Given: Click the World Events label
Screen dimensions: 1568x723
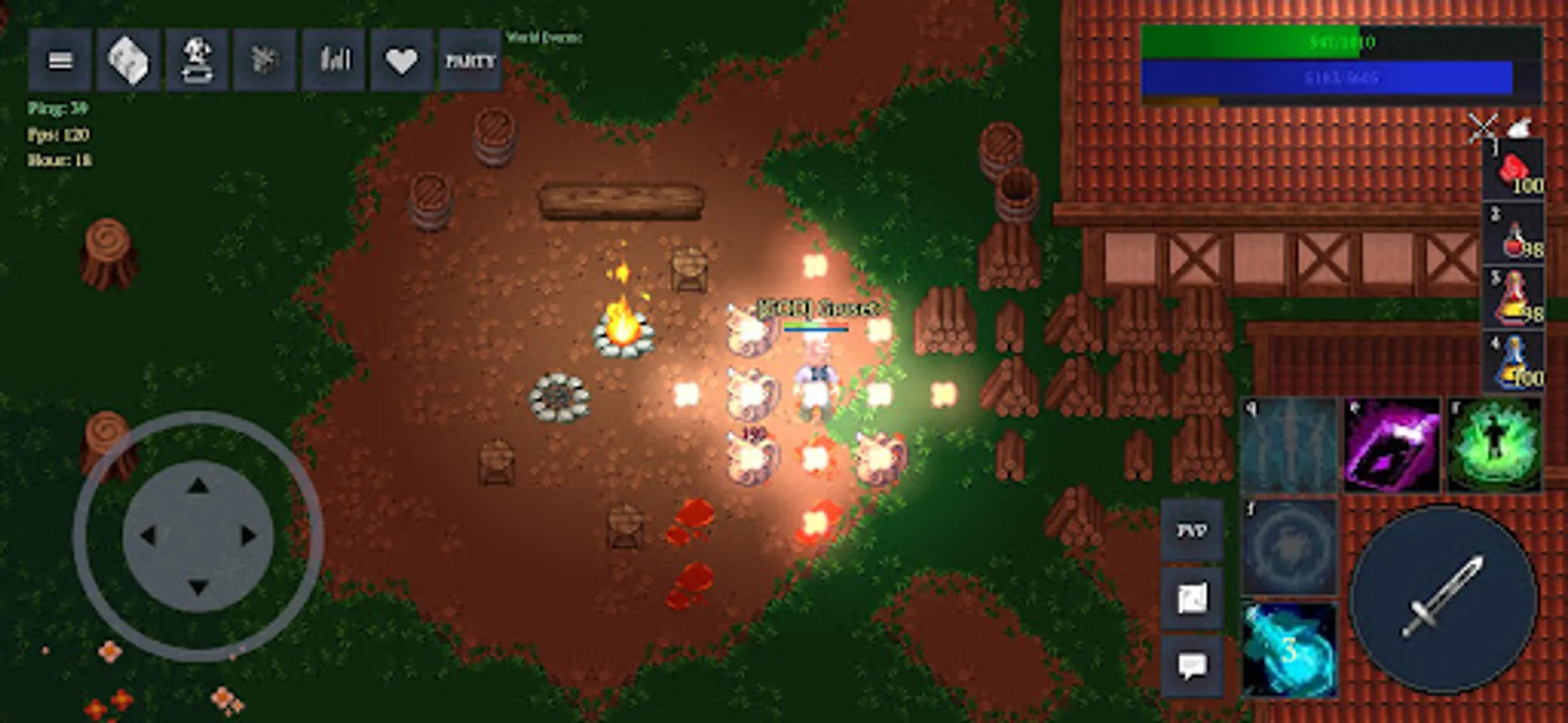Looking at the screenshot, I should (x=543, y=37).
